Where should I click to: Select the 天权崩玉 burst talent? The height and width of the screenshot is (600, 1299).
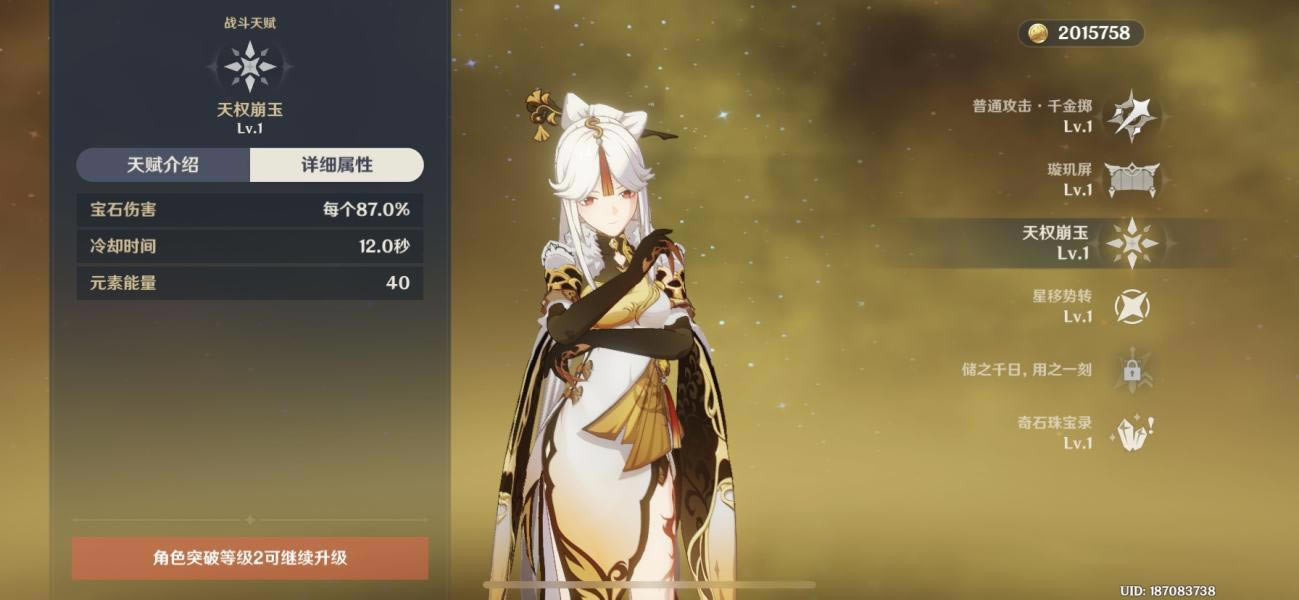1131,243
